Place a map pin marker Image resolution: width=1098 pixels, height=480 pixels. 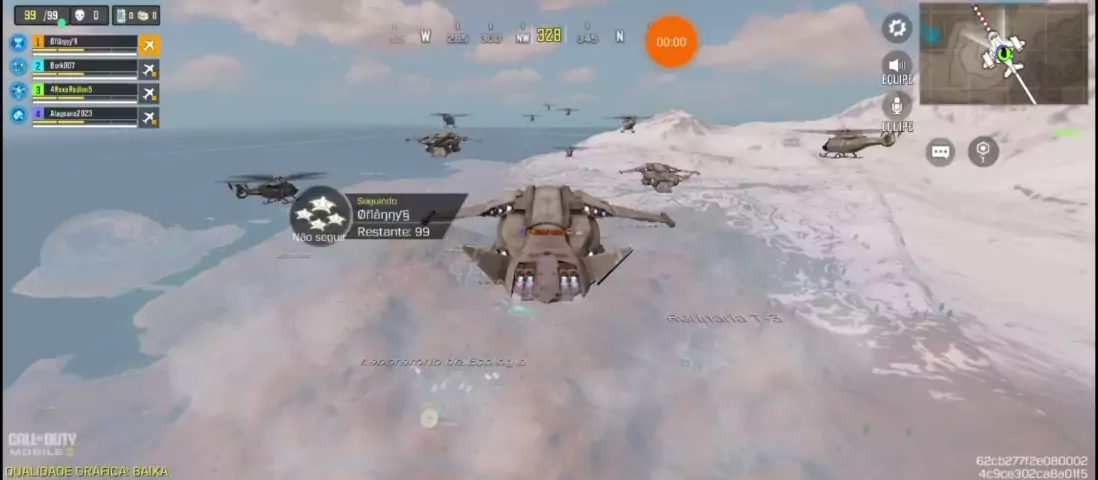click(983, 152)
